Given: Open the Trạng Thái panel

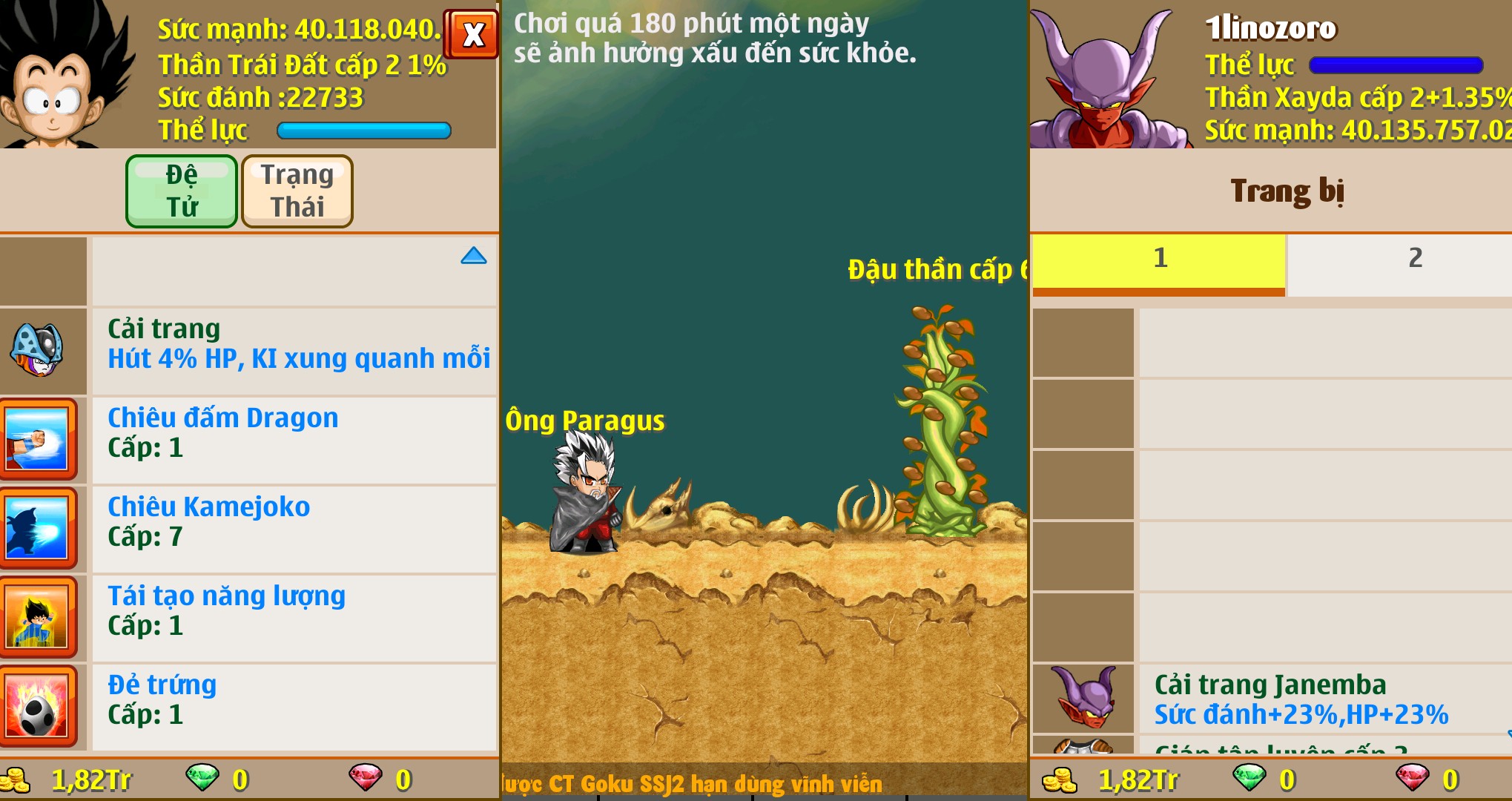Looking at the screenshot, I should [x=296, y=191].
